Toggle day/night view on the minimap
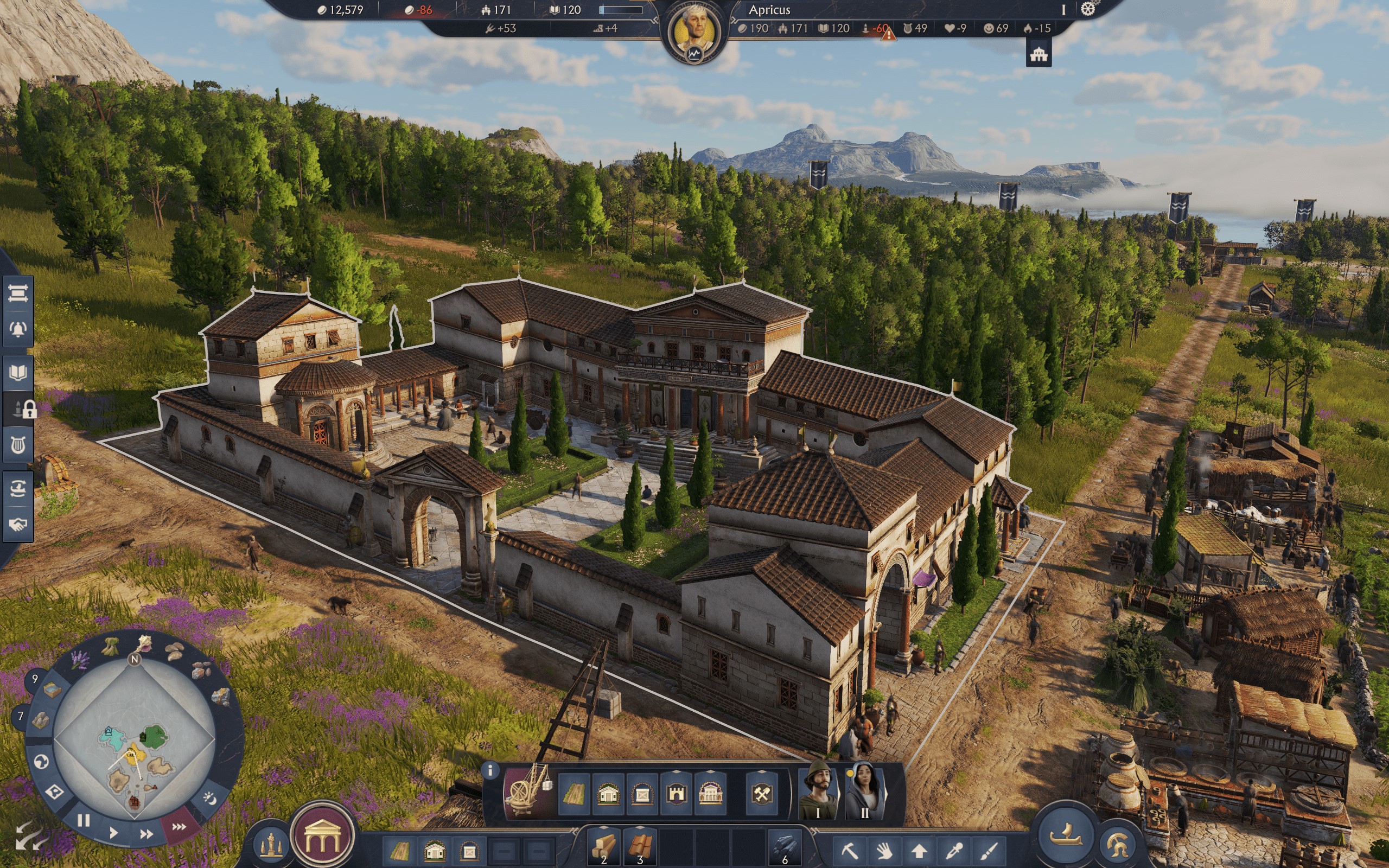Viewport: 1389px width, 868px height. click(x=209, y=799)
